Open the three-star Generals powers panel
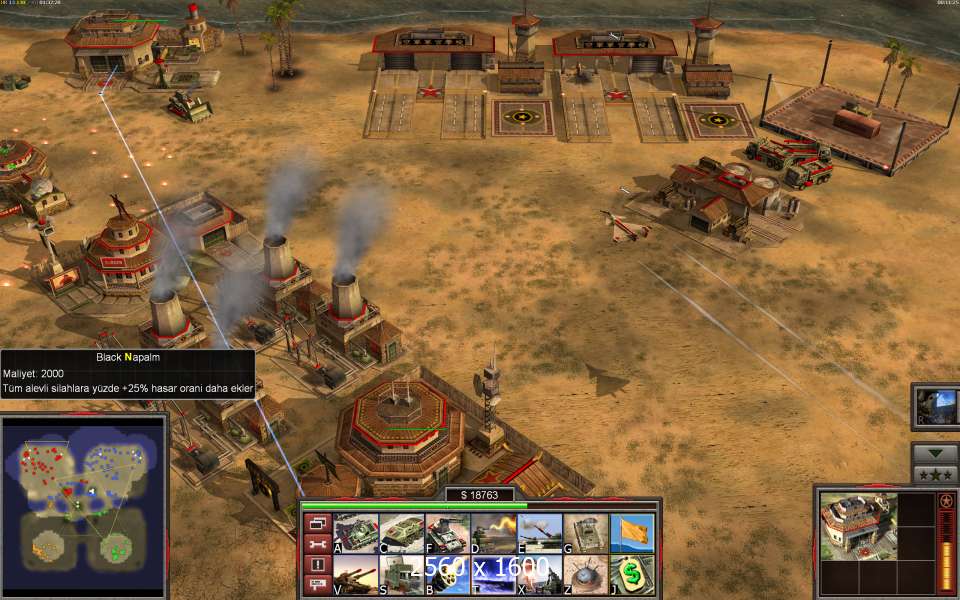960x600 pixels. (x=935, y=474)
